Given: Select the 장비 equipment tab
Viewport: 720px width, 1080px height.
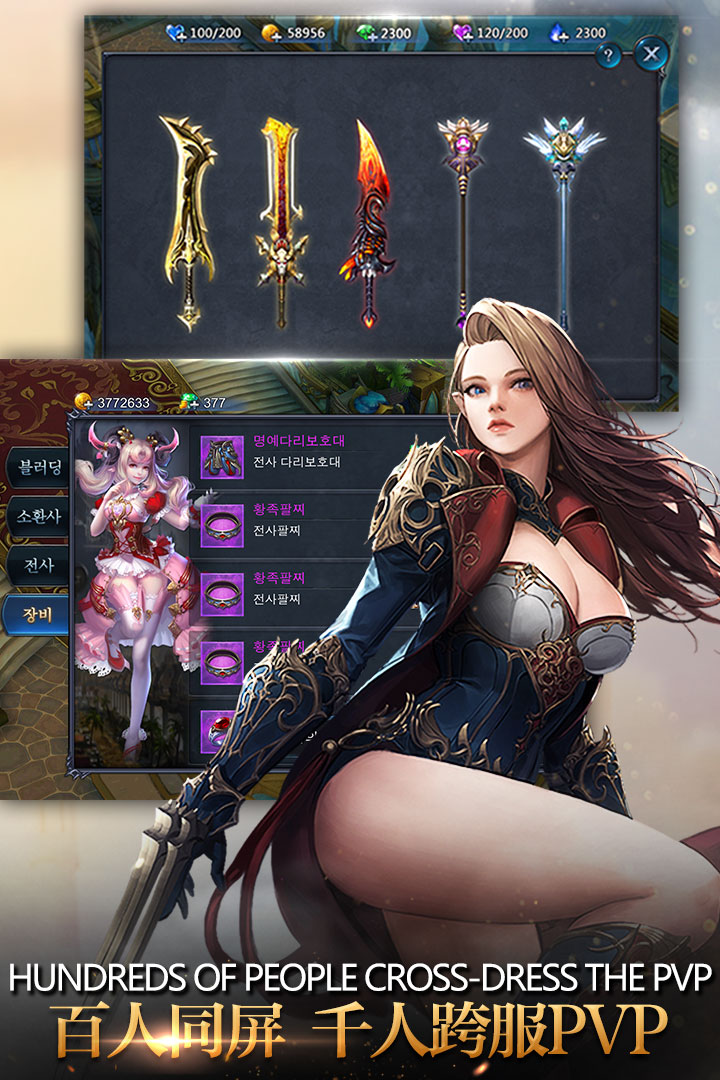Looking at the screenshot, I should click(x=34, y=615).
